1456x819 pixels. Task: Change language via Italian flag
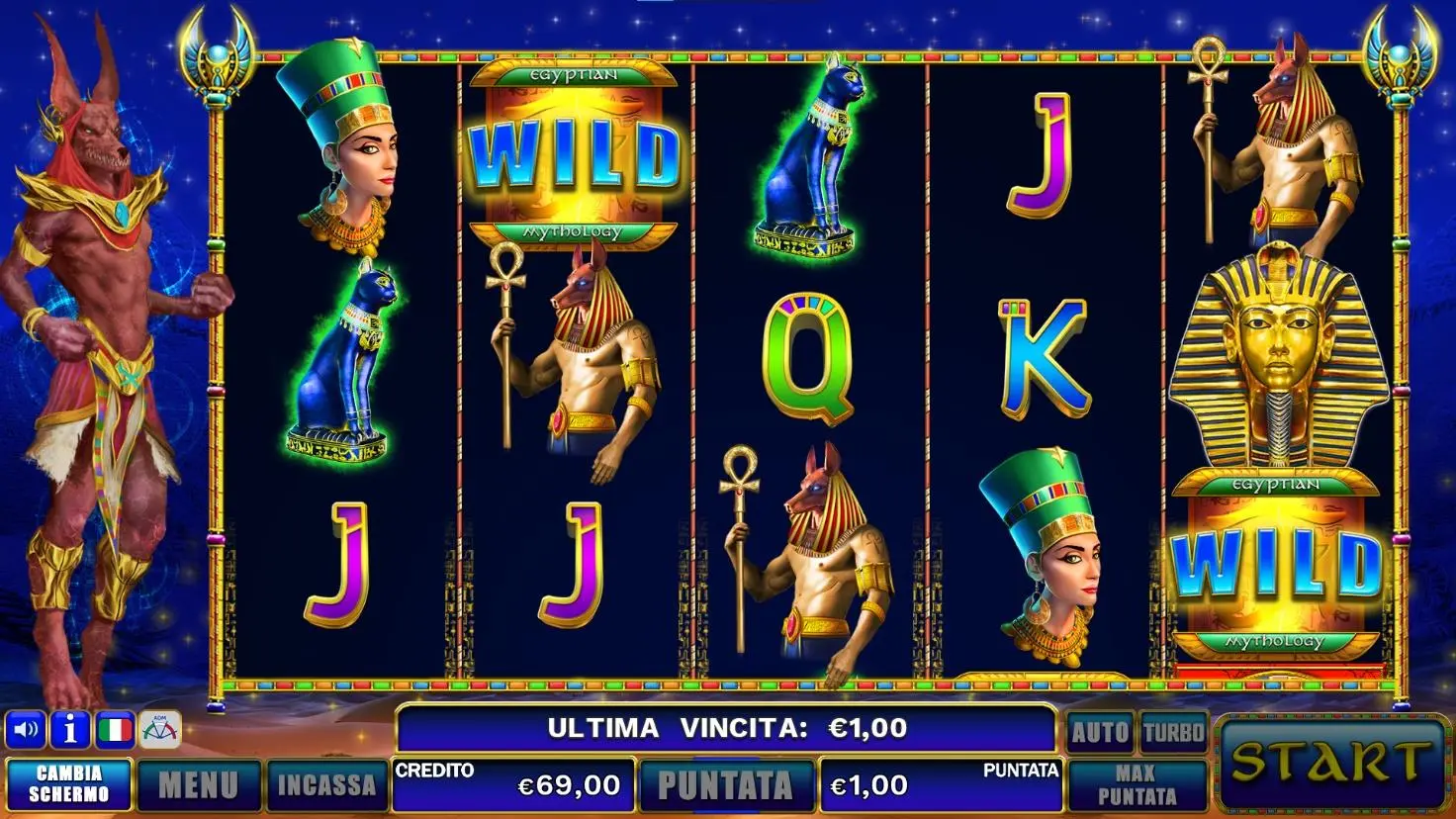(115, 731)
